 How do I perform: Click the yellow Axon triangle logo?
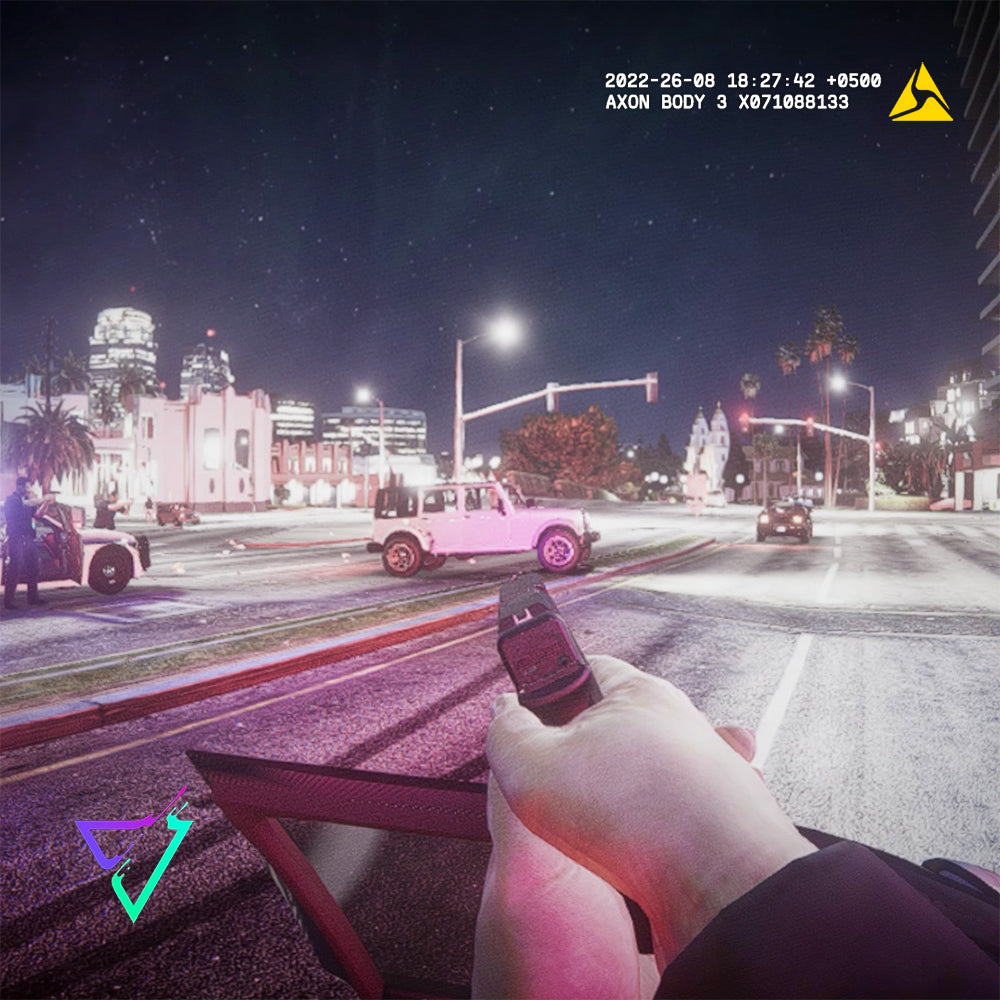(x=920, y=96)
